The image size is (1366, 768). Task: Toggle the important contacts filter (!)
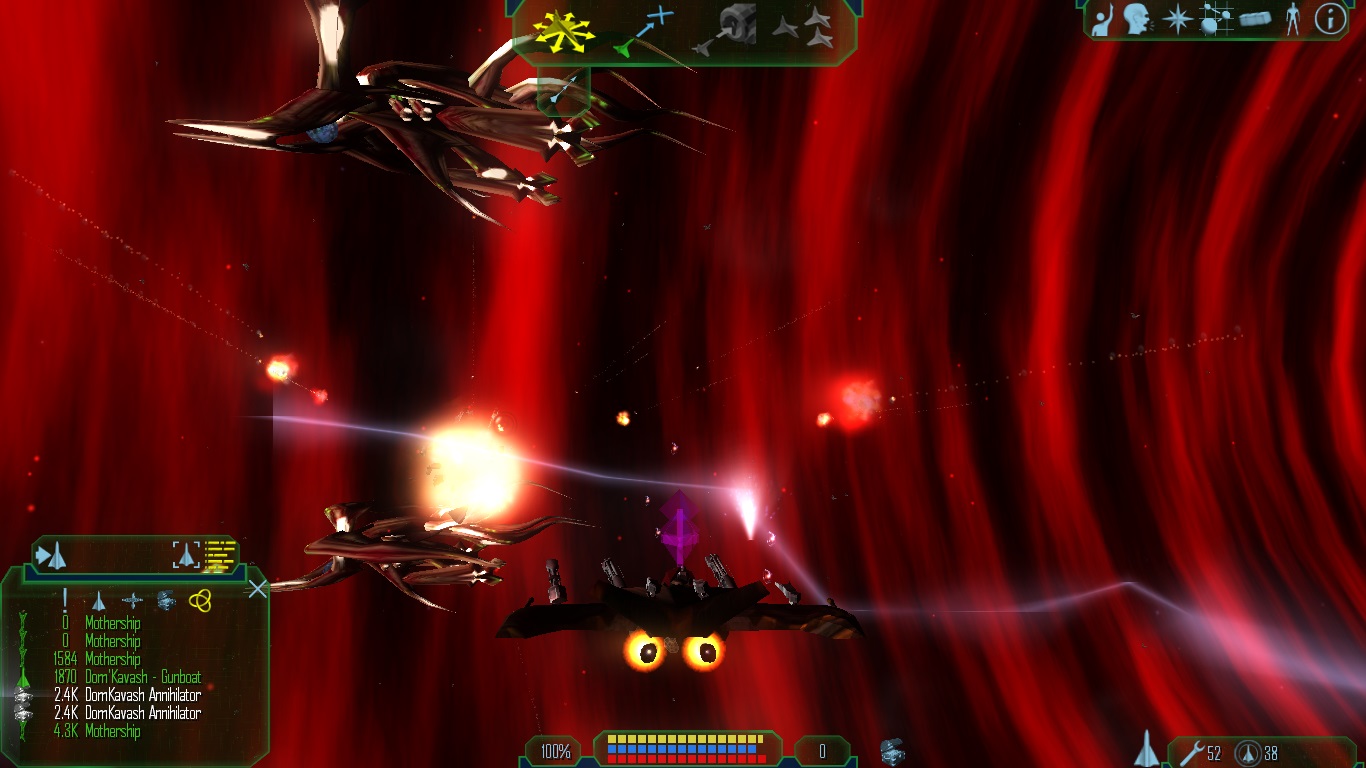(x=64, y=600)
